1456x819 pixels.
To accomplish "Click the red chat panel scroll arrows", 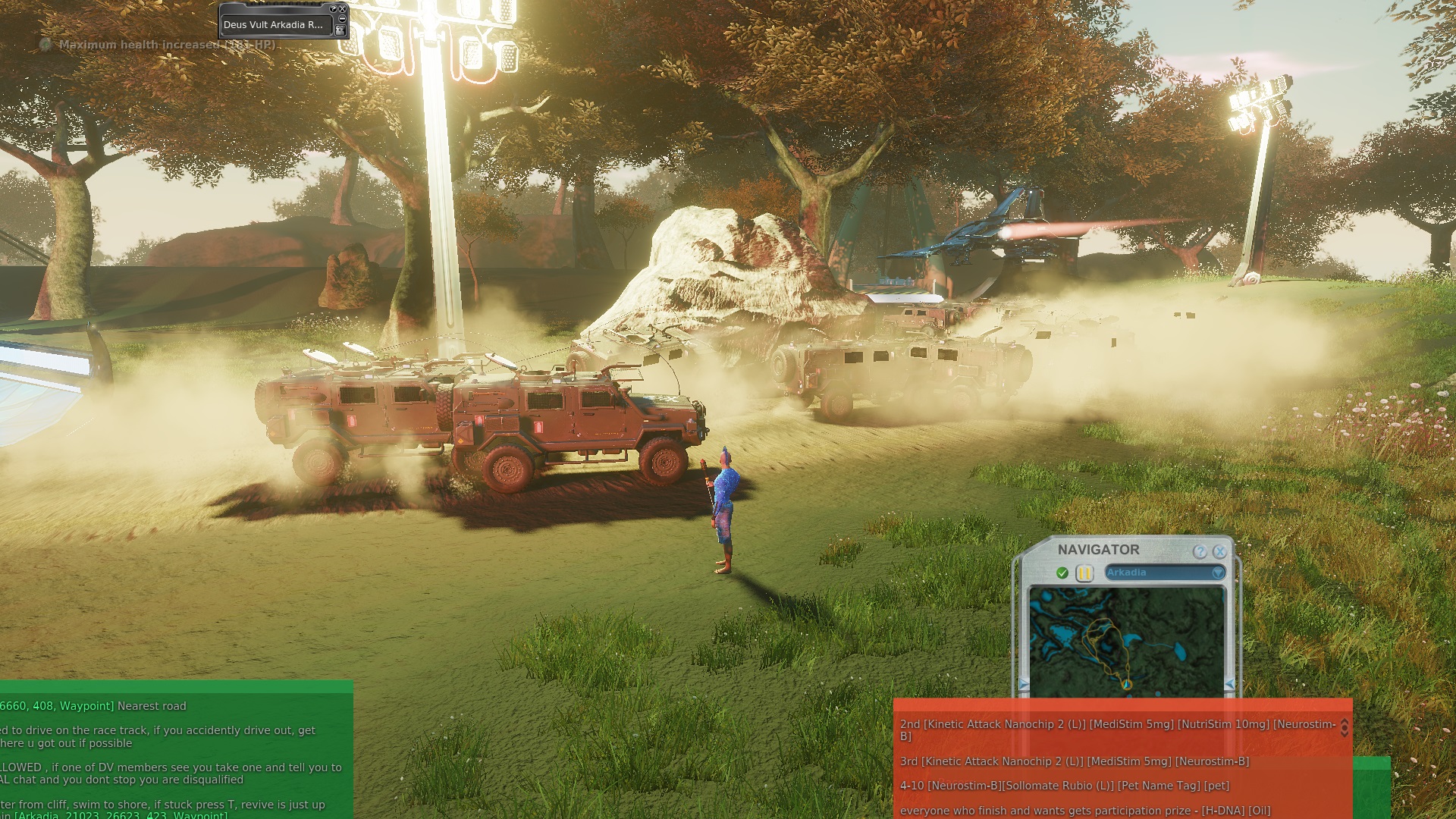I will [x=1345, y=728].
